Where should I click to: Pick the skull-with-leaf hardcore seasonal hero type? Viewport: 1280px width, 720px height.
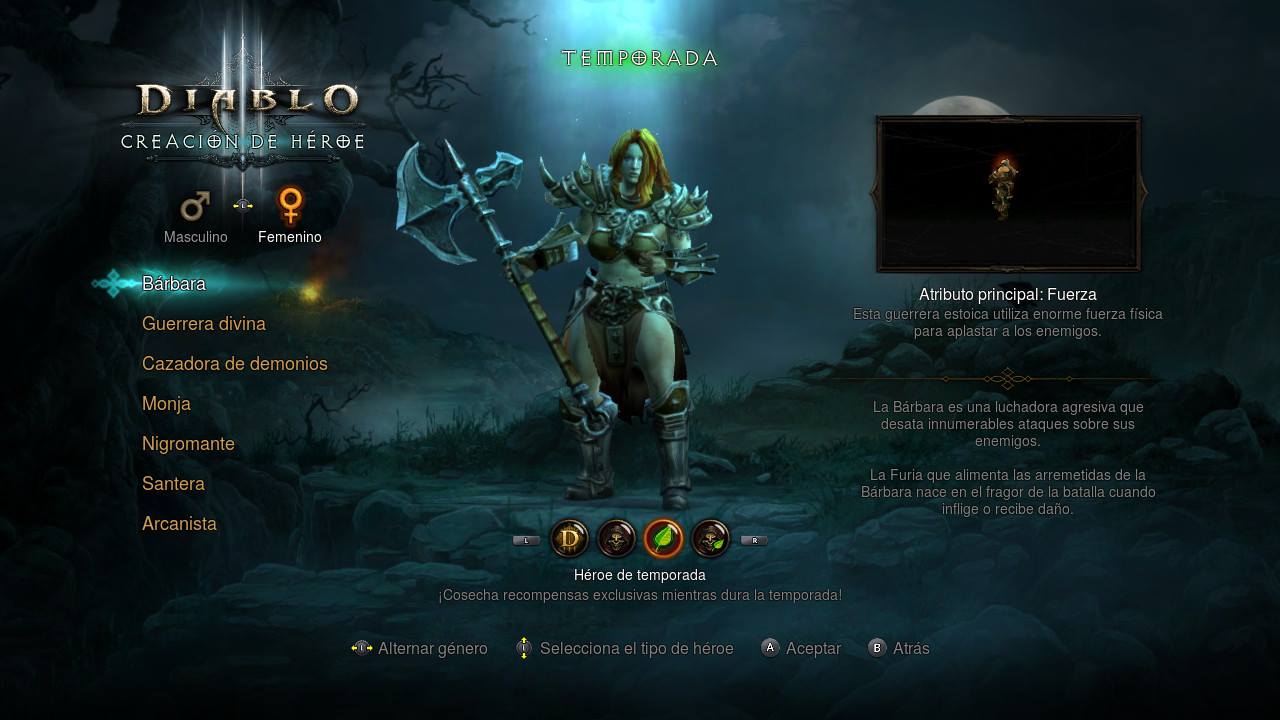[x=710, y=539]
